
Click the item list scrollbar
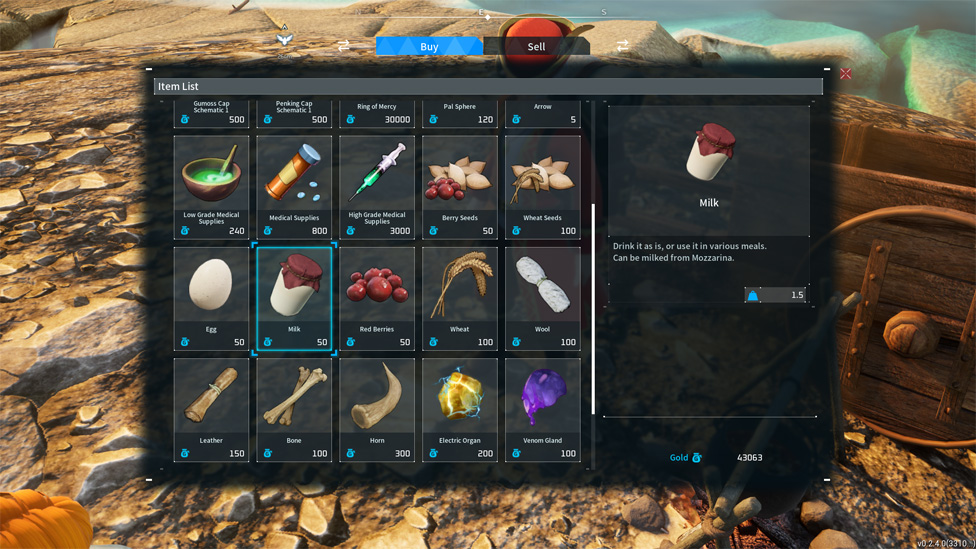pos(594,310)
